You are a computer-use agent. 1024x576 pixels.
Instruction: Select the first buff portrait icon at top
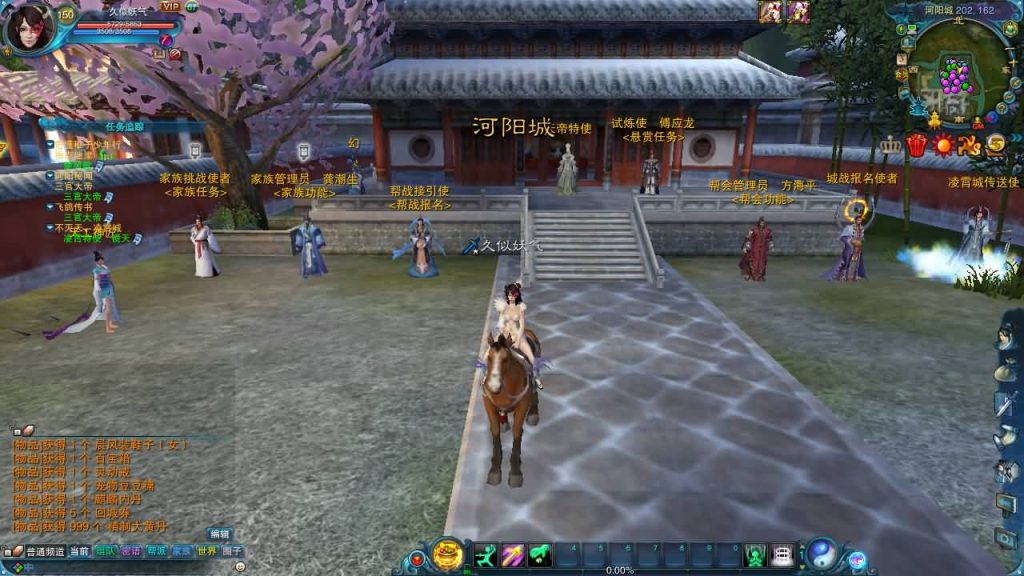pos(771,11)
